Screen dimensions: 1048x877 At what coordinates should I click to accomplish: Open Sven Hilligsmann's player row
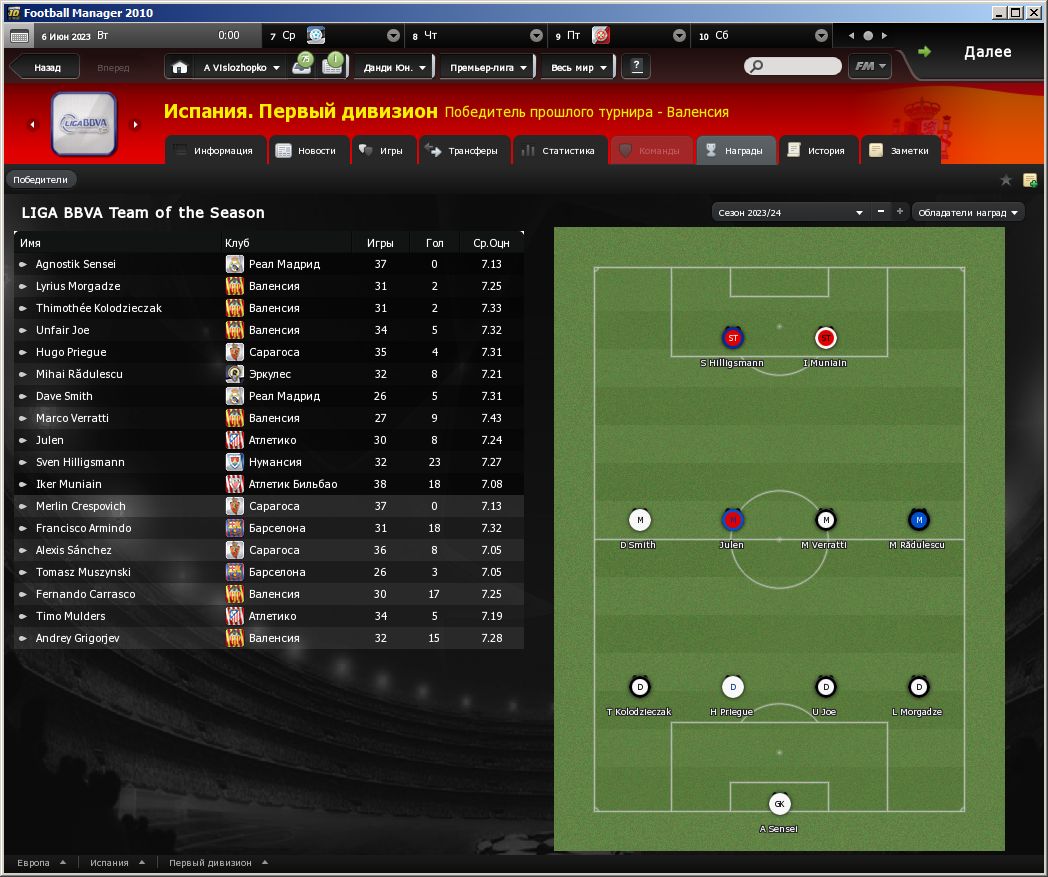[x=80, y=462]
